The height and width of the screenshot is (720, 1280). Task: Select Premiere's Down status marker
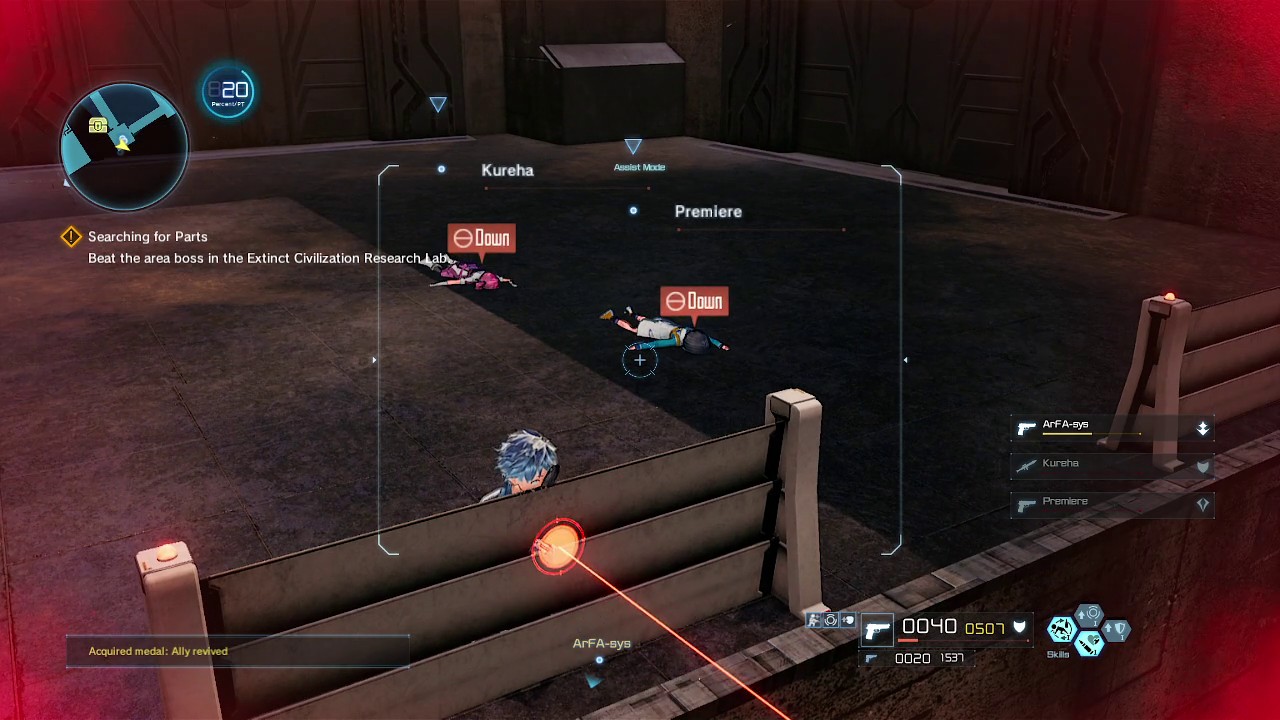point(694,301)
